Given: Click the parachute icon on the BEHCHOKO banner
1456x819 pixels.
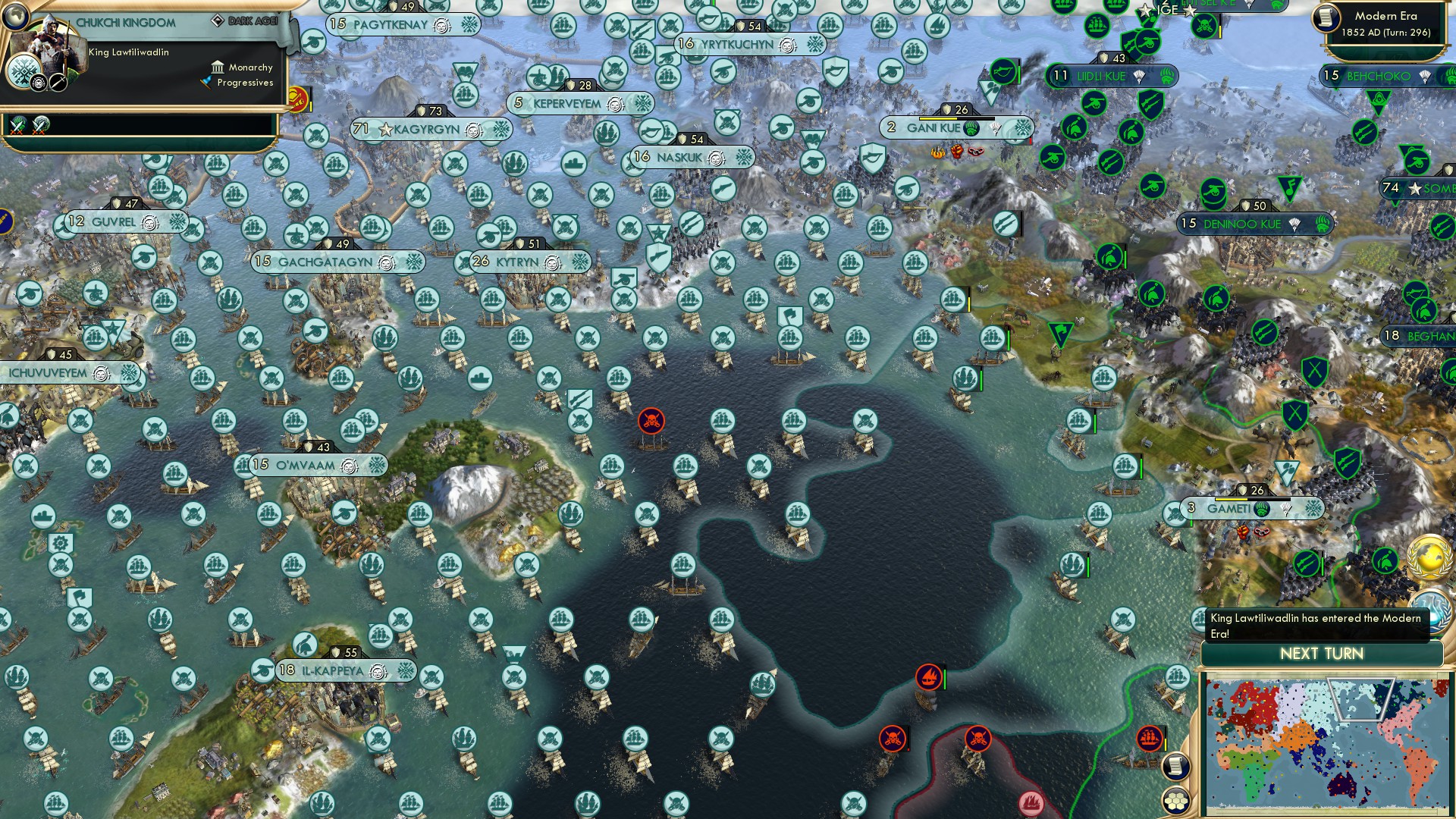Looking at the screenshot, I should pos(1425,77).
